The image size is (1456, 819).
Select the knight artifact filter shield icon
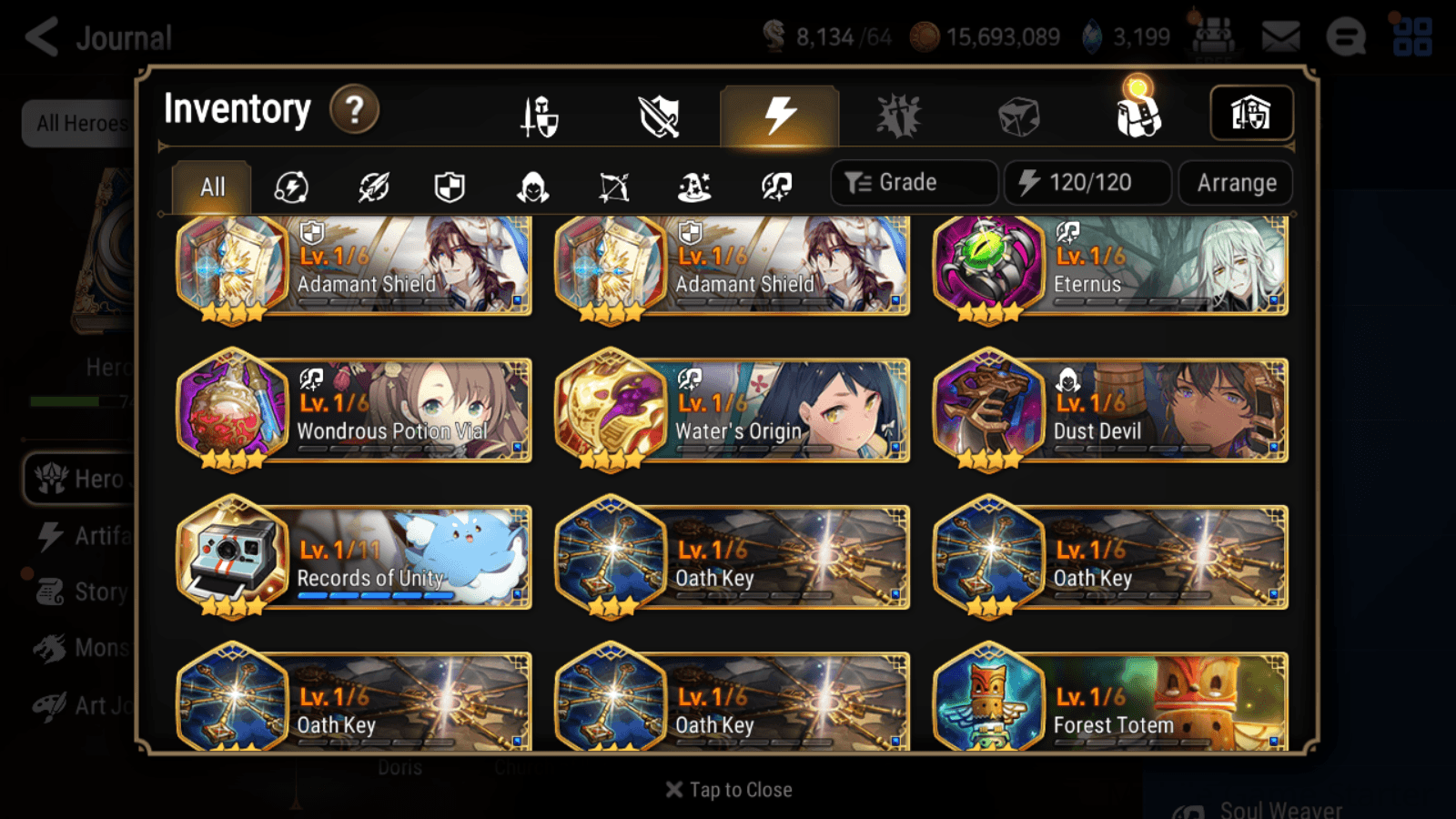(x=450, y=187)
